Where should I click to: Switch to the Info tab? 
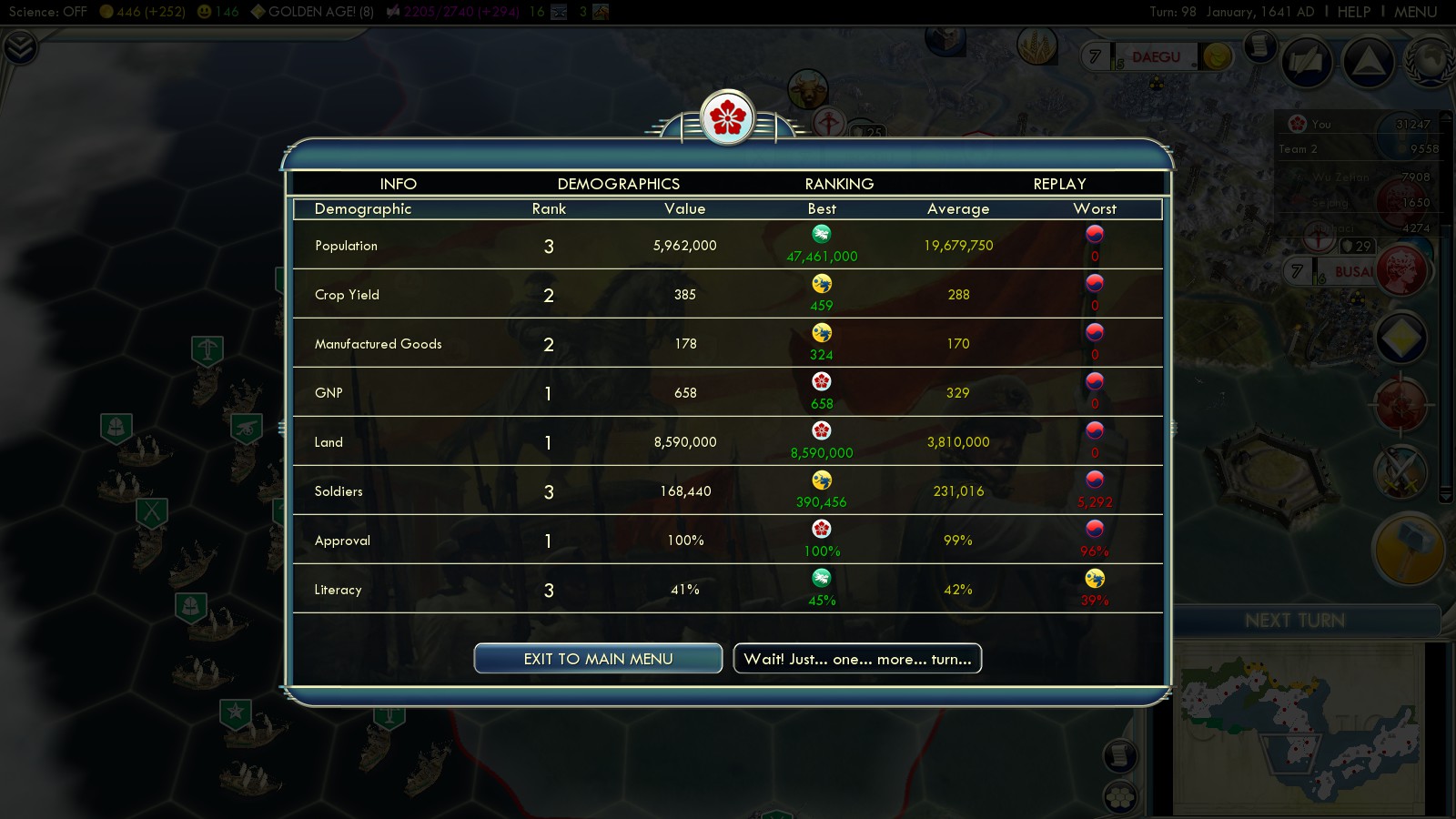pyautogui.click(x=398, y=184)
